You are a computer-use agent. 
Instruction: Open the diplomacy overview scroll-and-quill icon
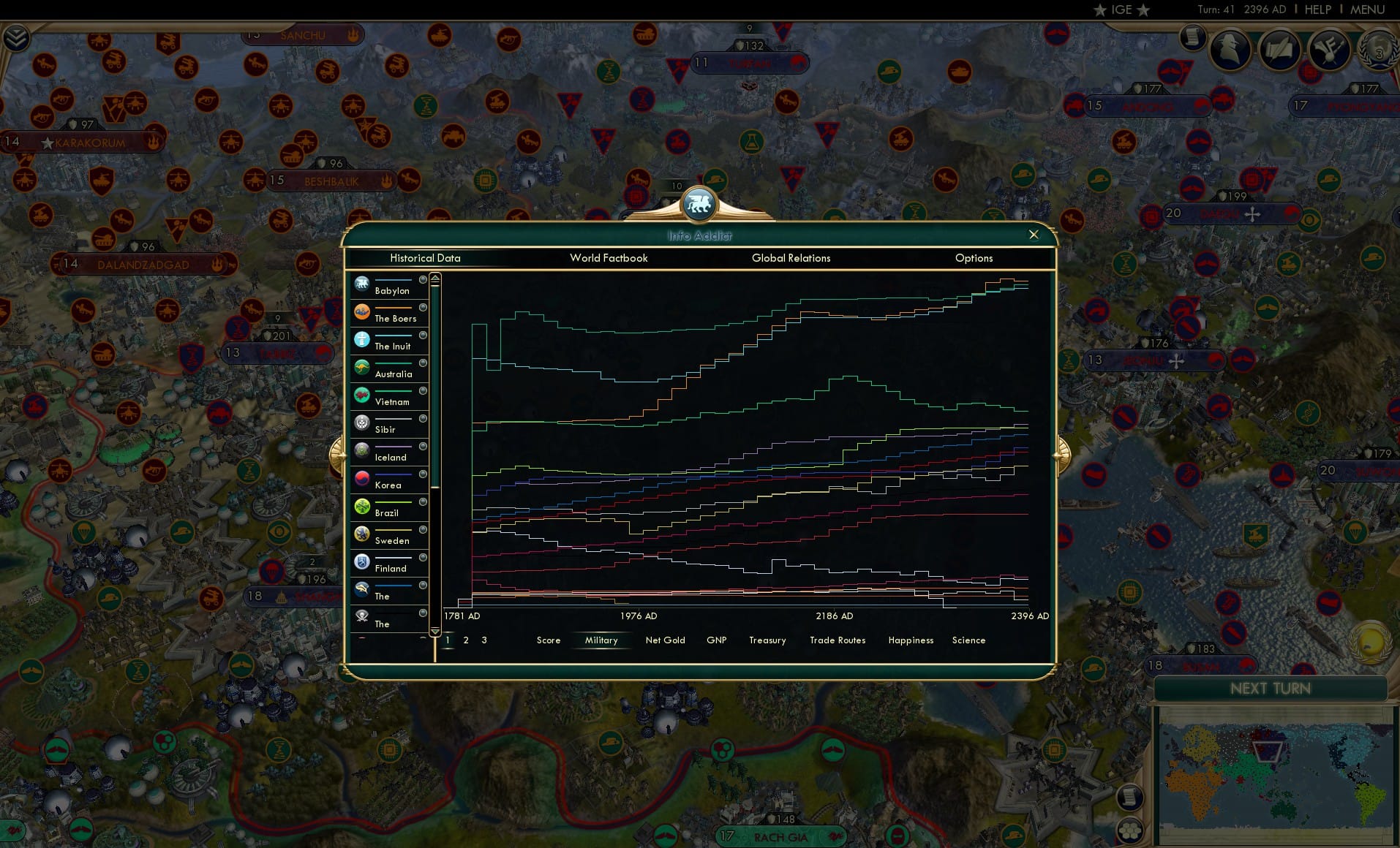coord(1280,50)
